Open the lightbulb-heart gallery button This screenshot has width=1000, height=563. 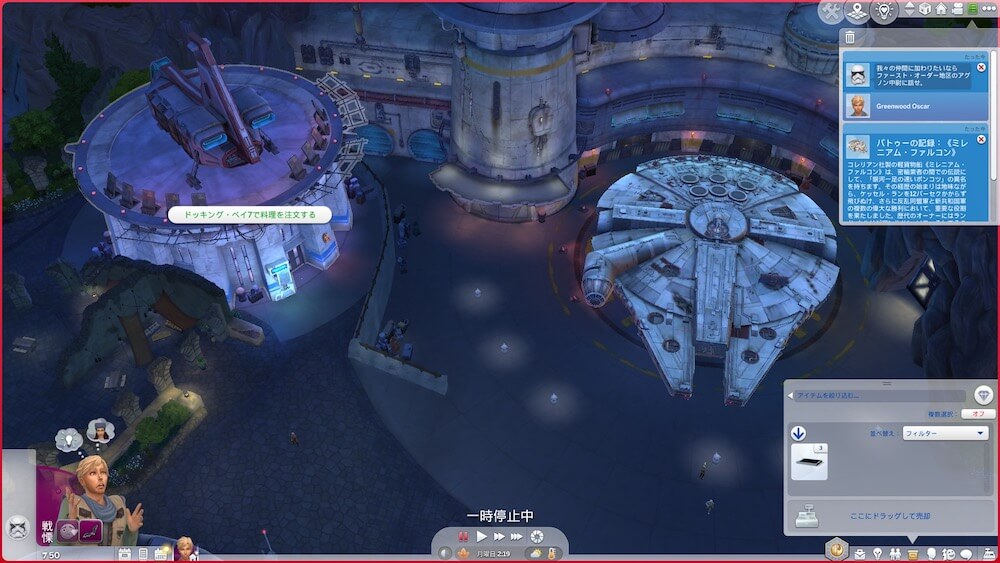coord(884,11)
